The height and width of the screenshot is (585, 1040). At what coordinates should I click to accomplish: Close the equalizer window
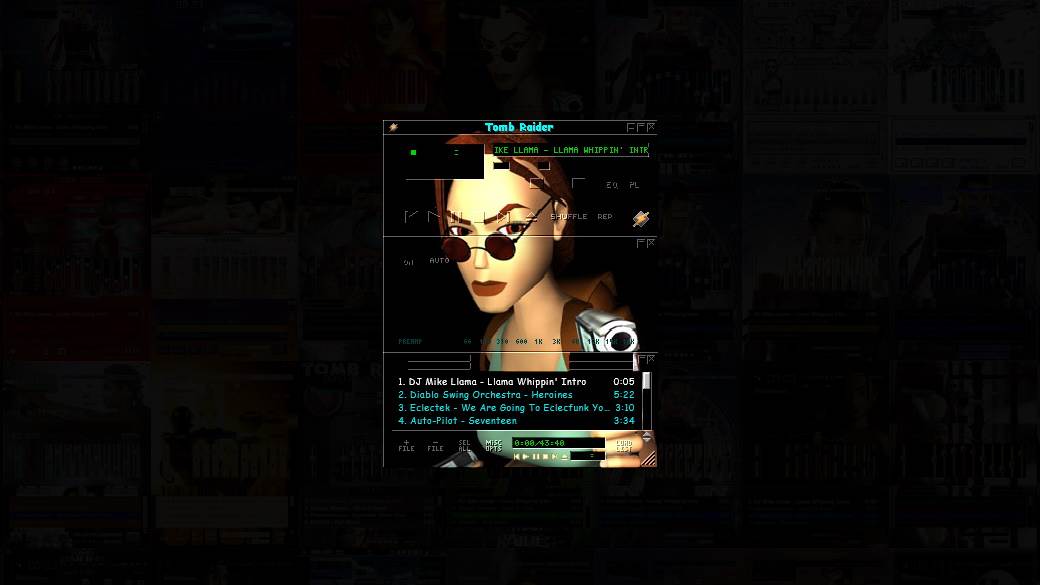point(651,243)
